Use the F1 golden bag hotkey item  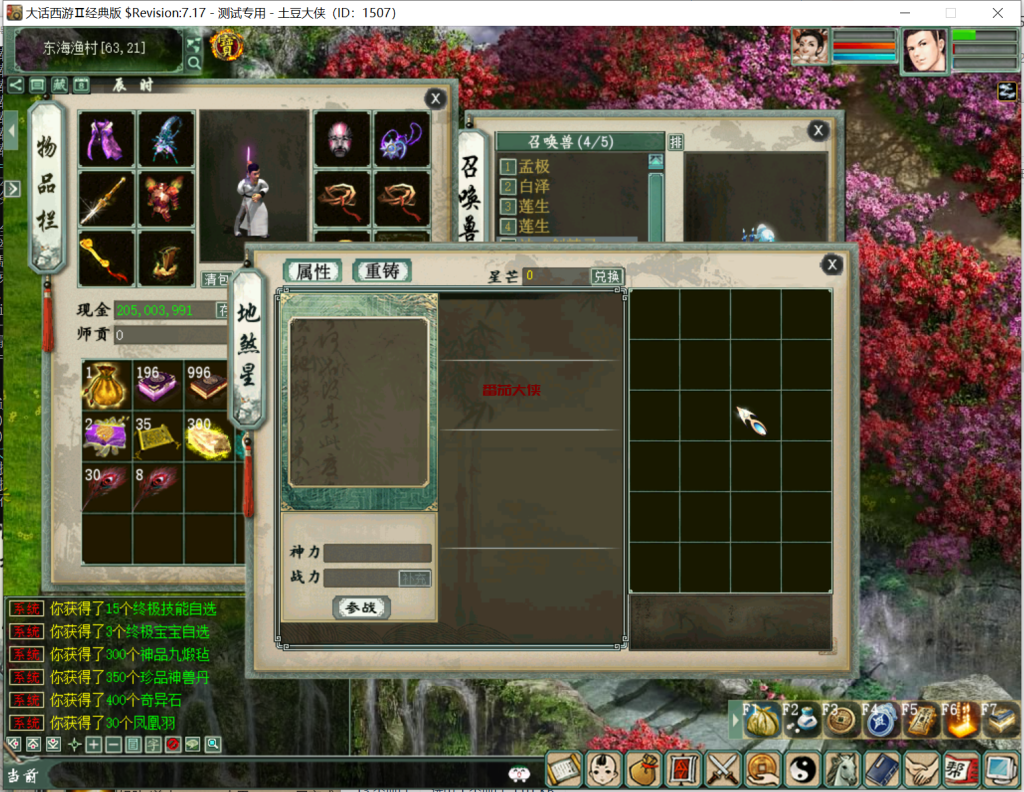coord(763,720)
